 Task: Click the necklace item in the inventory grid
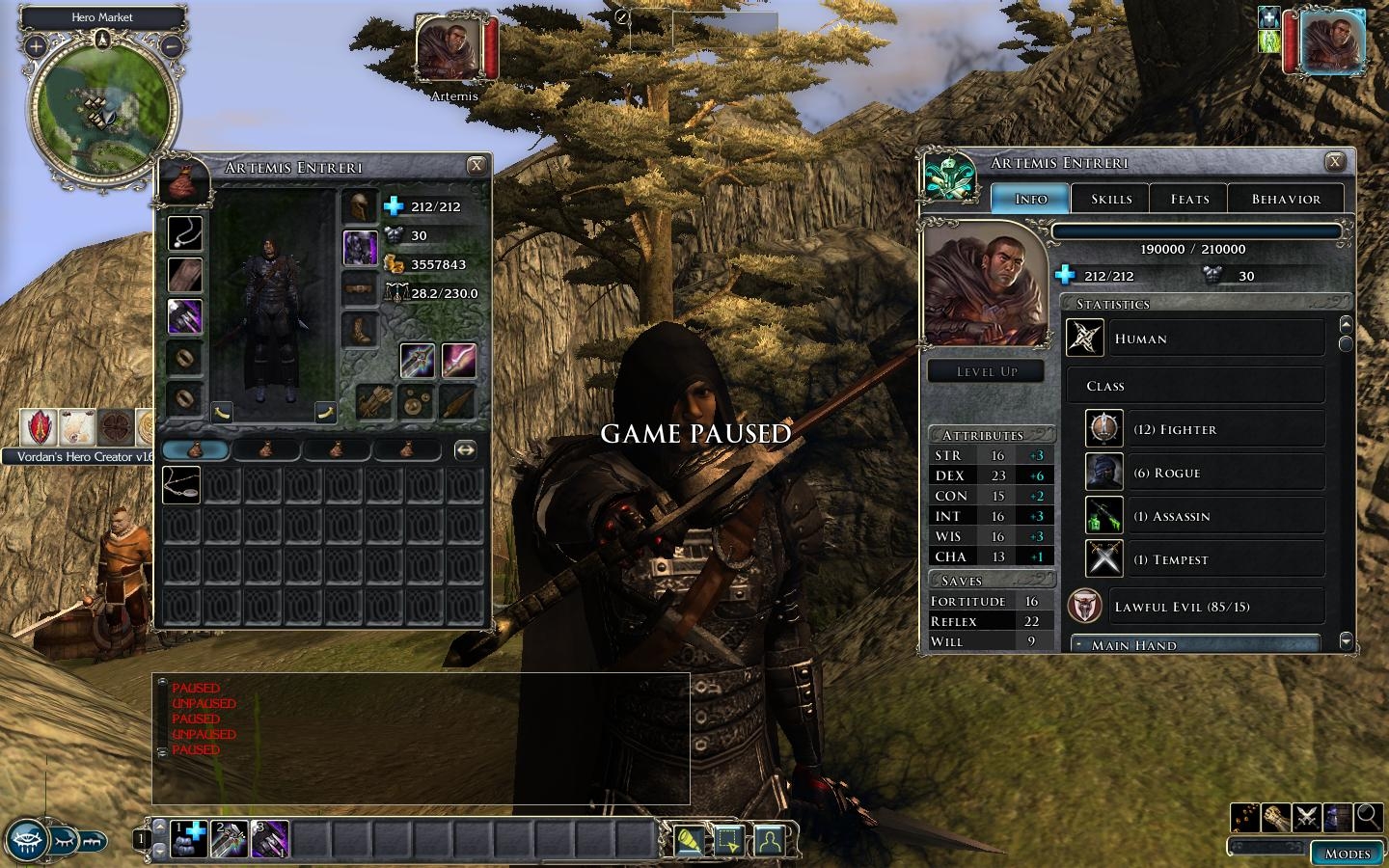pyautogui.click(x=181, y=485)
